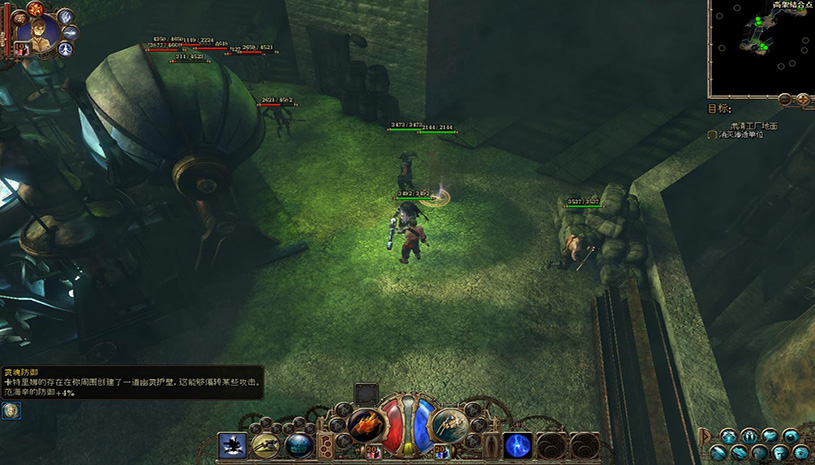Select the blue orb quickbar skill
This screenshot has width=815, height=465.
(x=298, y=445)
